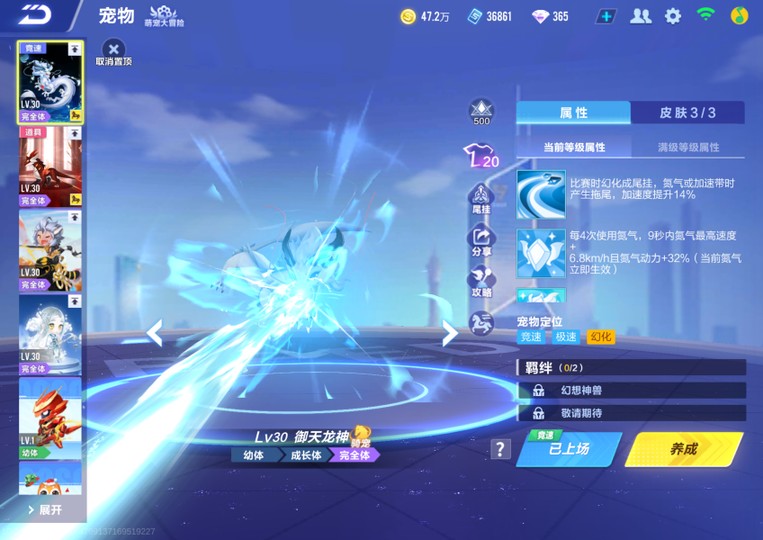Open the gear settings icon

tap(673, 16)
